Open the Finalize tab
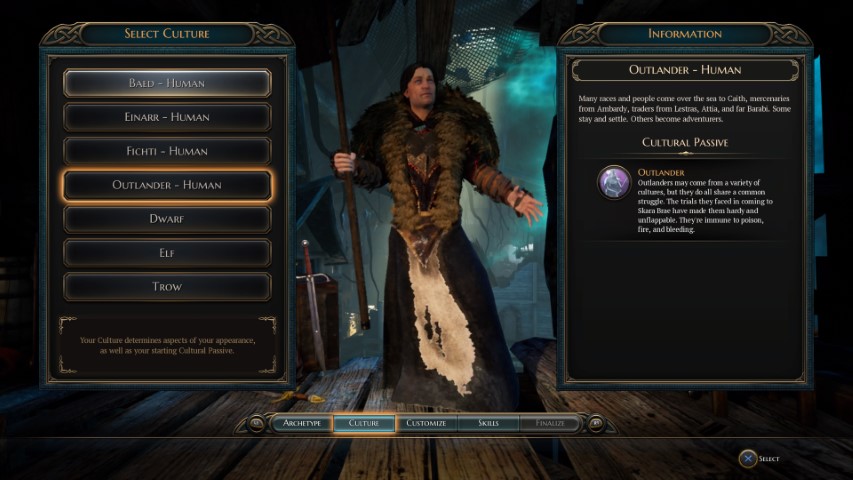This screenshot has width=853, height=480. tap(550, 423)
